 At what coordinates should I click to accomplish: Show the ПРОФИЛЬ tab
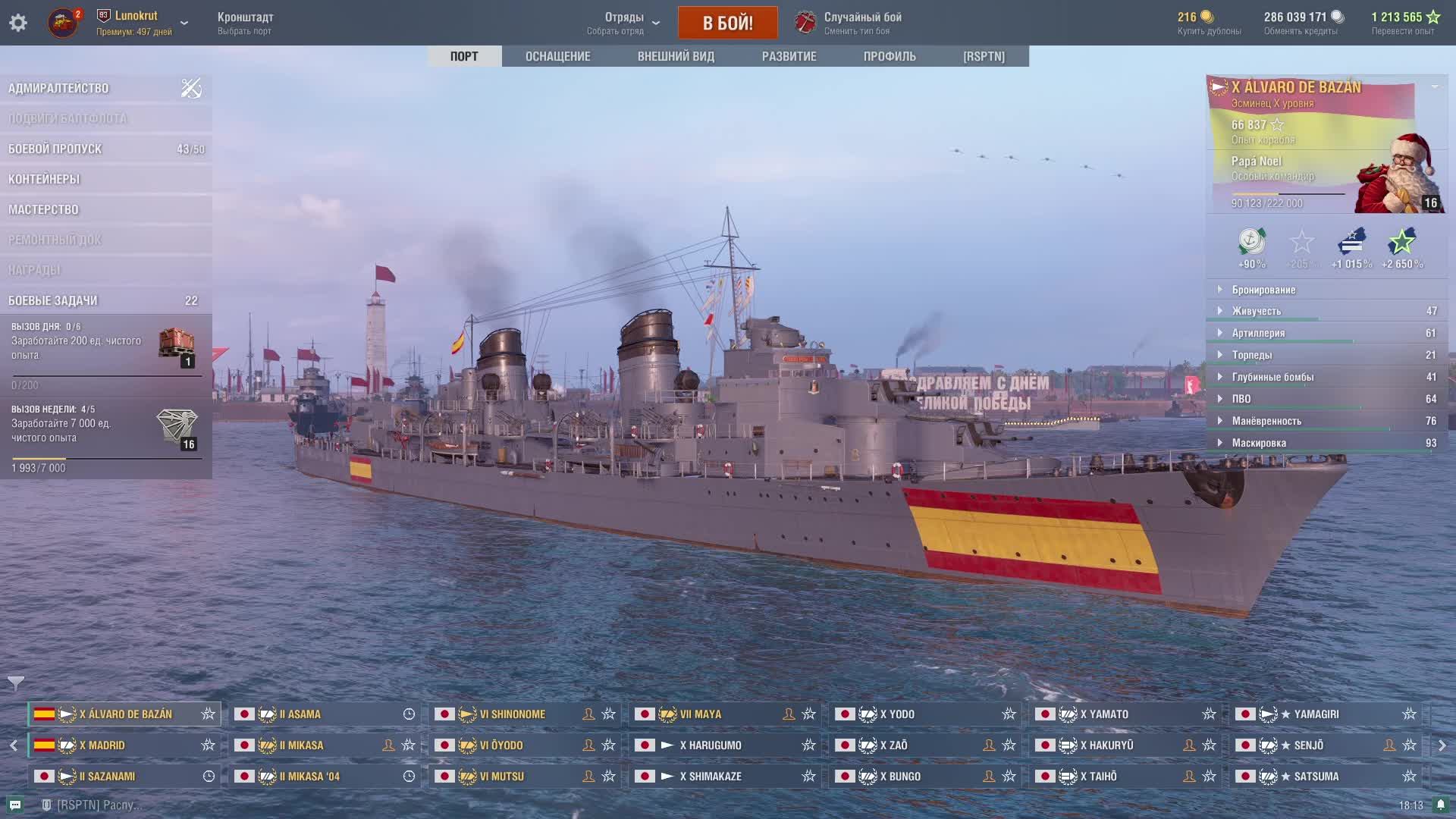coord(890,56)
